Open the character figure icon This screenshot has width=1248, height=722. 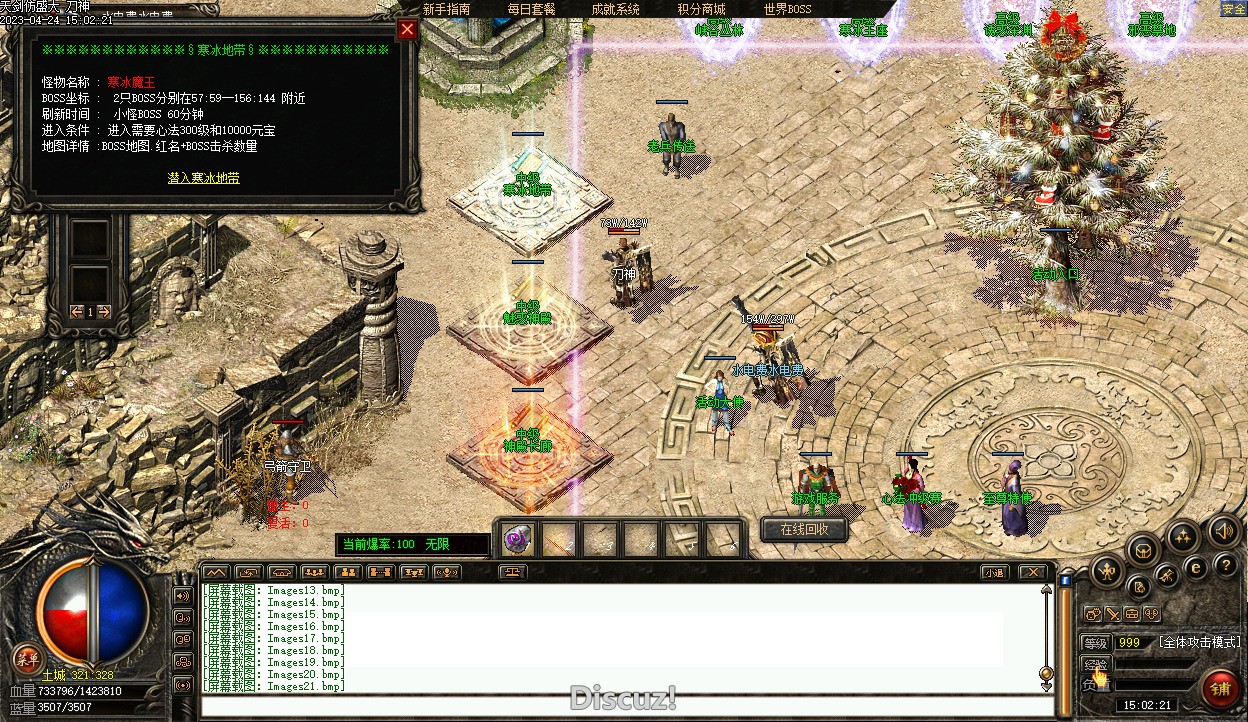pyautogui.click(x=1107, y=573)
